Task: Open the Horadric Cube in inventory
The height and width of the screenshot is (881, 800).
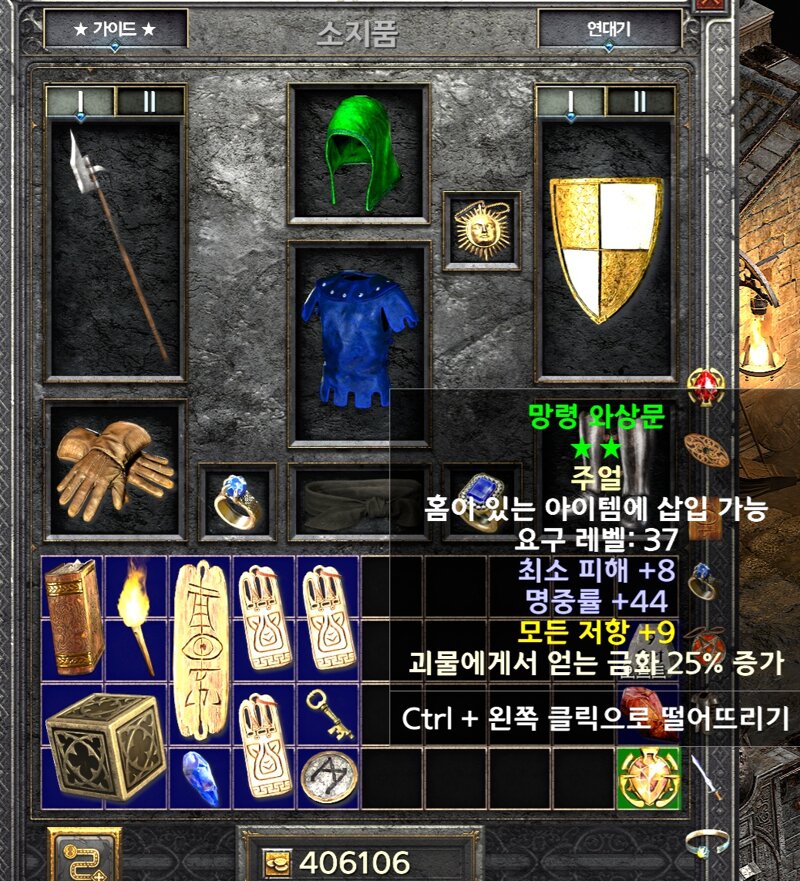Action: 104,745
